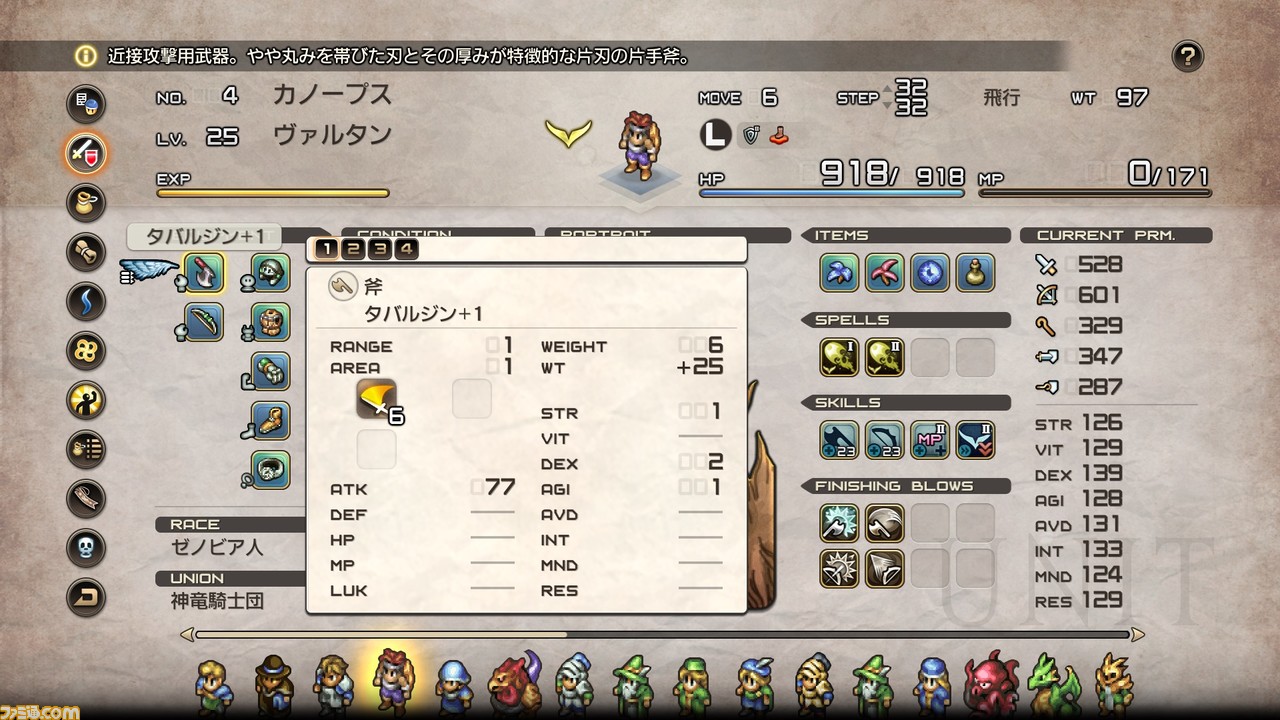Select the first FINISHING BLOWS technique
This screenshot has height=720, width=1280.
click(x=839, y=523)
